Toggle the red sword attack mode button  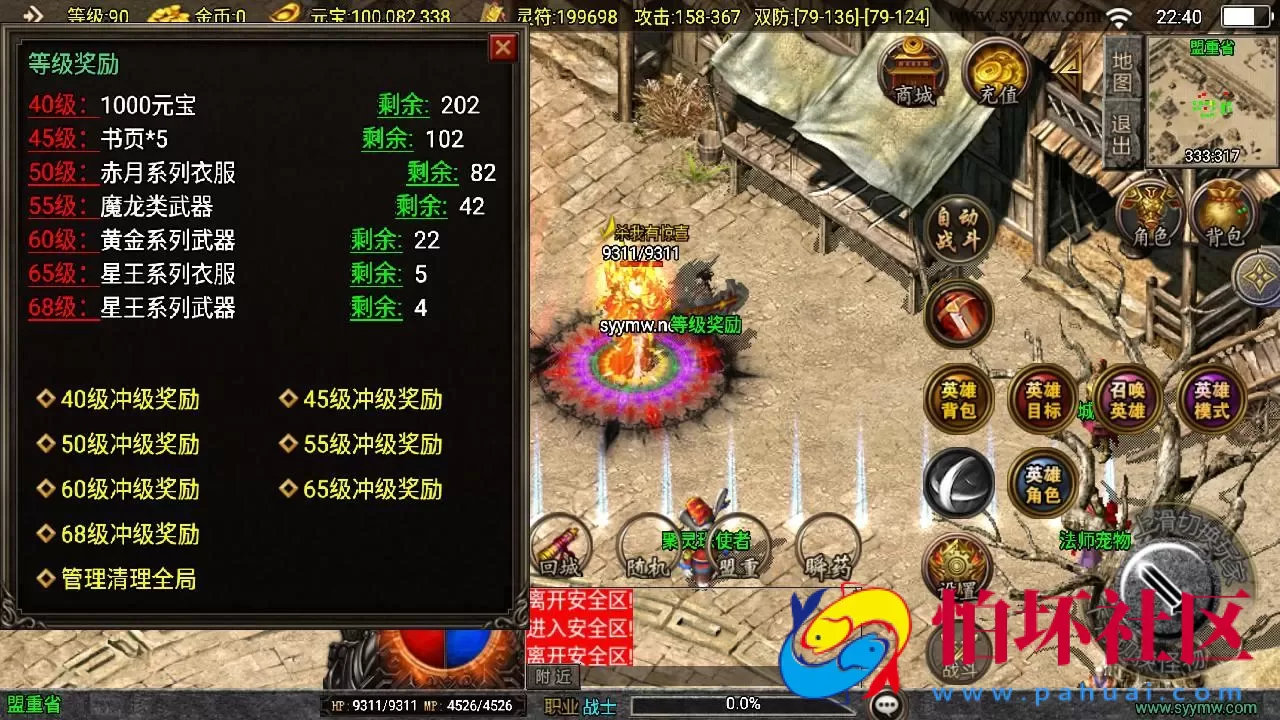[958, 315]
